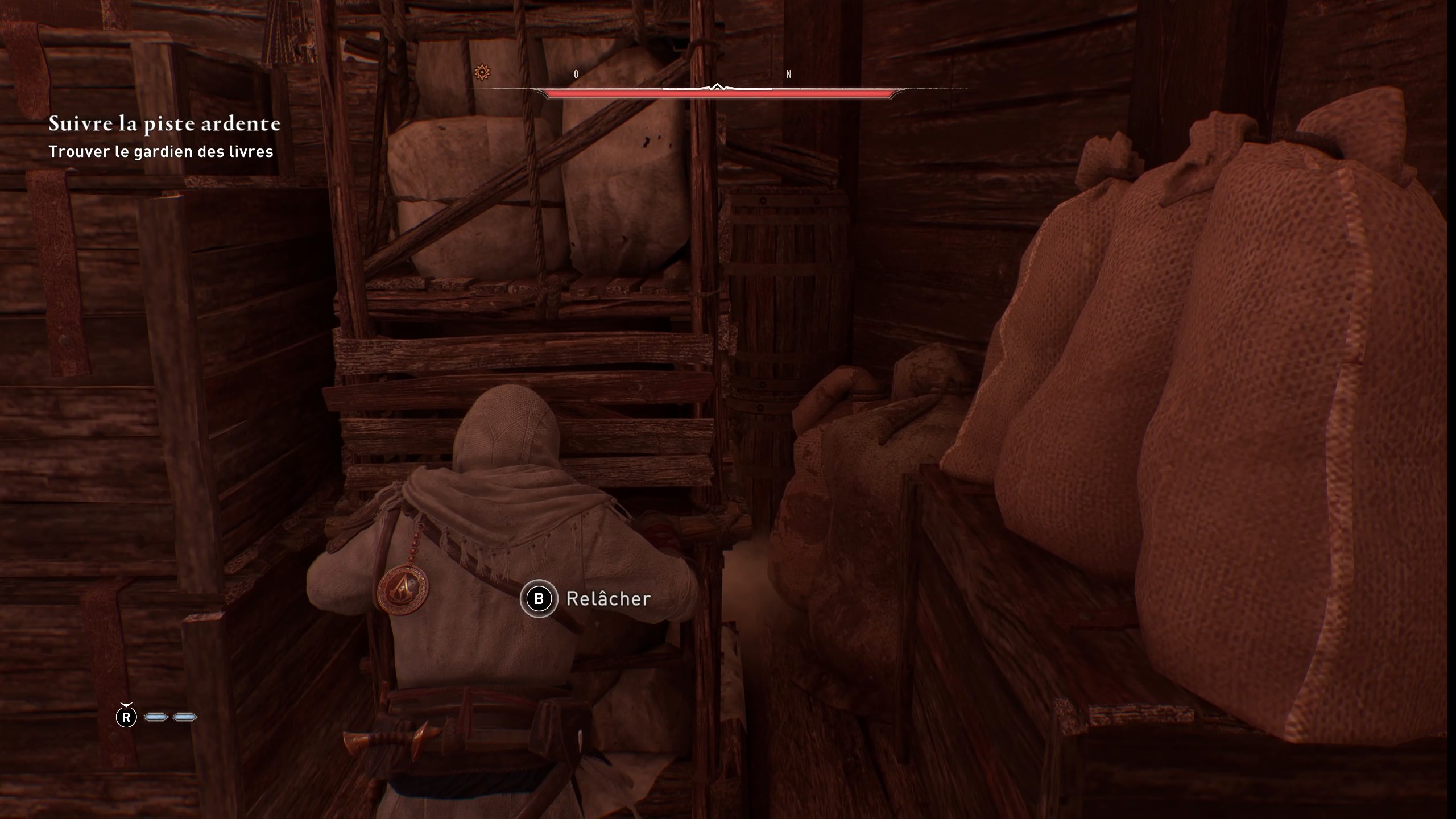Select the Trouver le gardien des livres objective
This screenshot has height=819, width=1456.
pos(161,152)
